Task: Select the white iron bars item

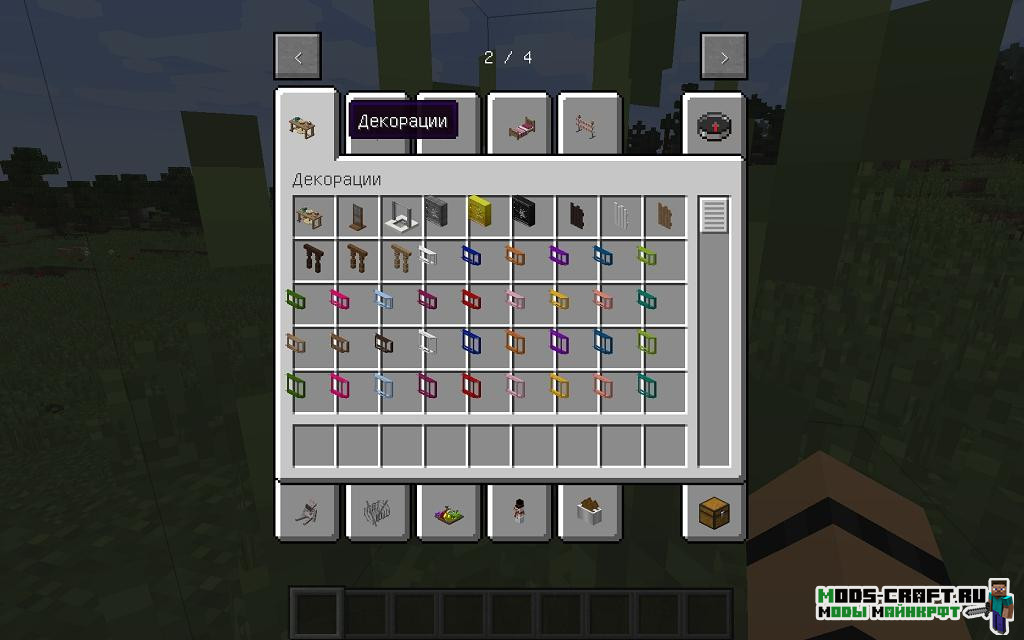Action: coord(620,215)
